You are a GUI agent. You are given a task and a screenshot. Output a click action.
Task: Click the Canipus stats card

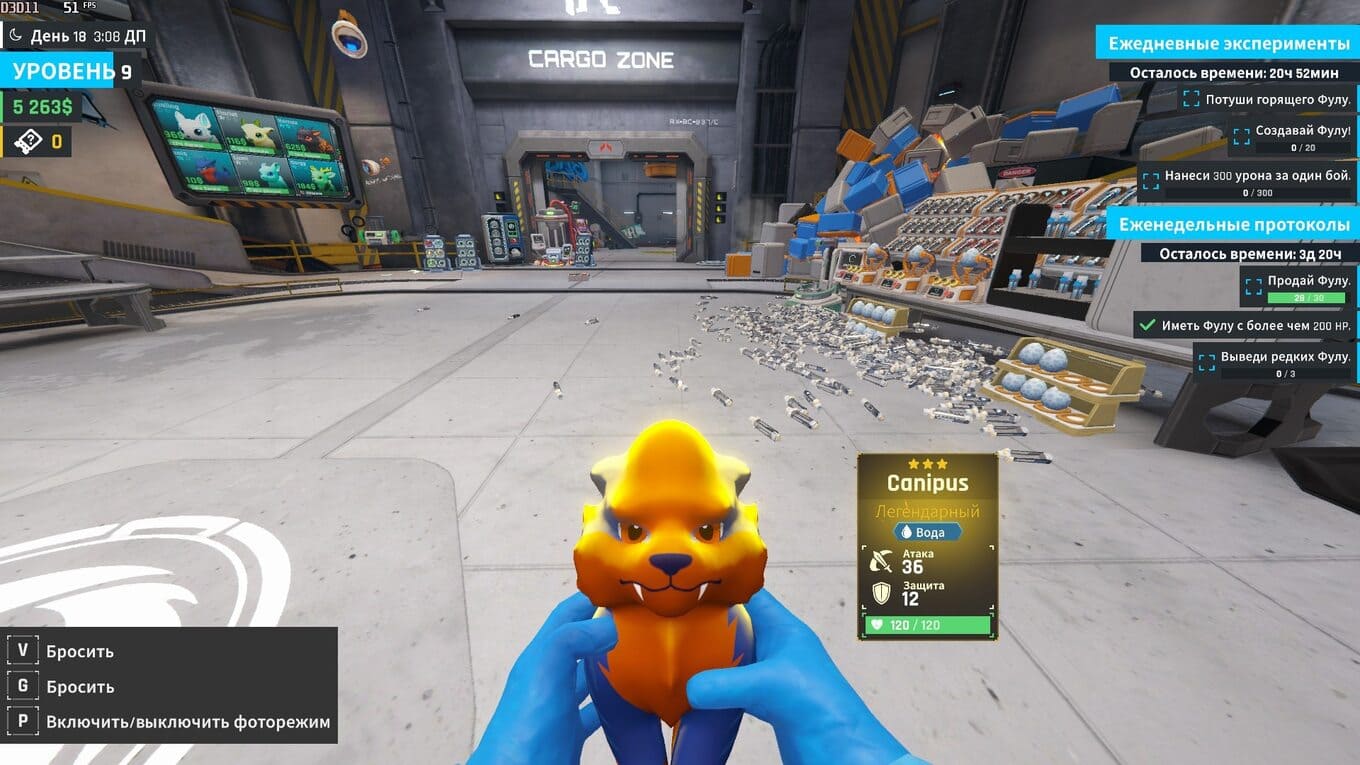pos(927,546)
